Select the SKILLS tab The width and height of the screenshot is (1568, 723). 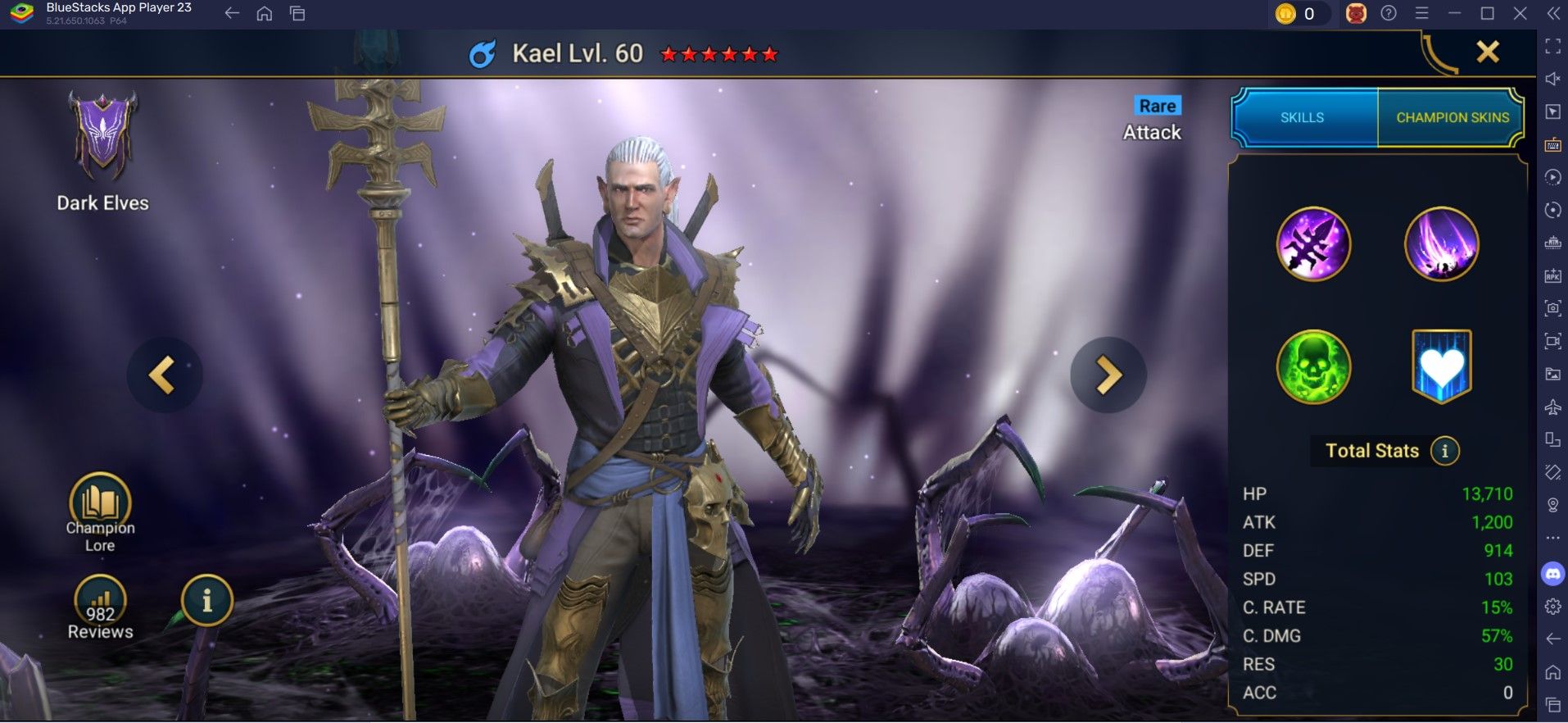pyautogui.click(x=1302, y=116)
